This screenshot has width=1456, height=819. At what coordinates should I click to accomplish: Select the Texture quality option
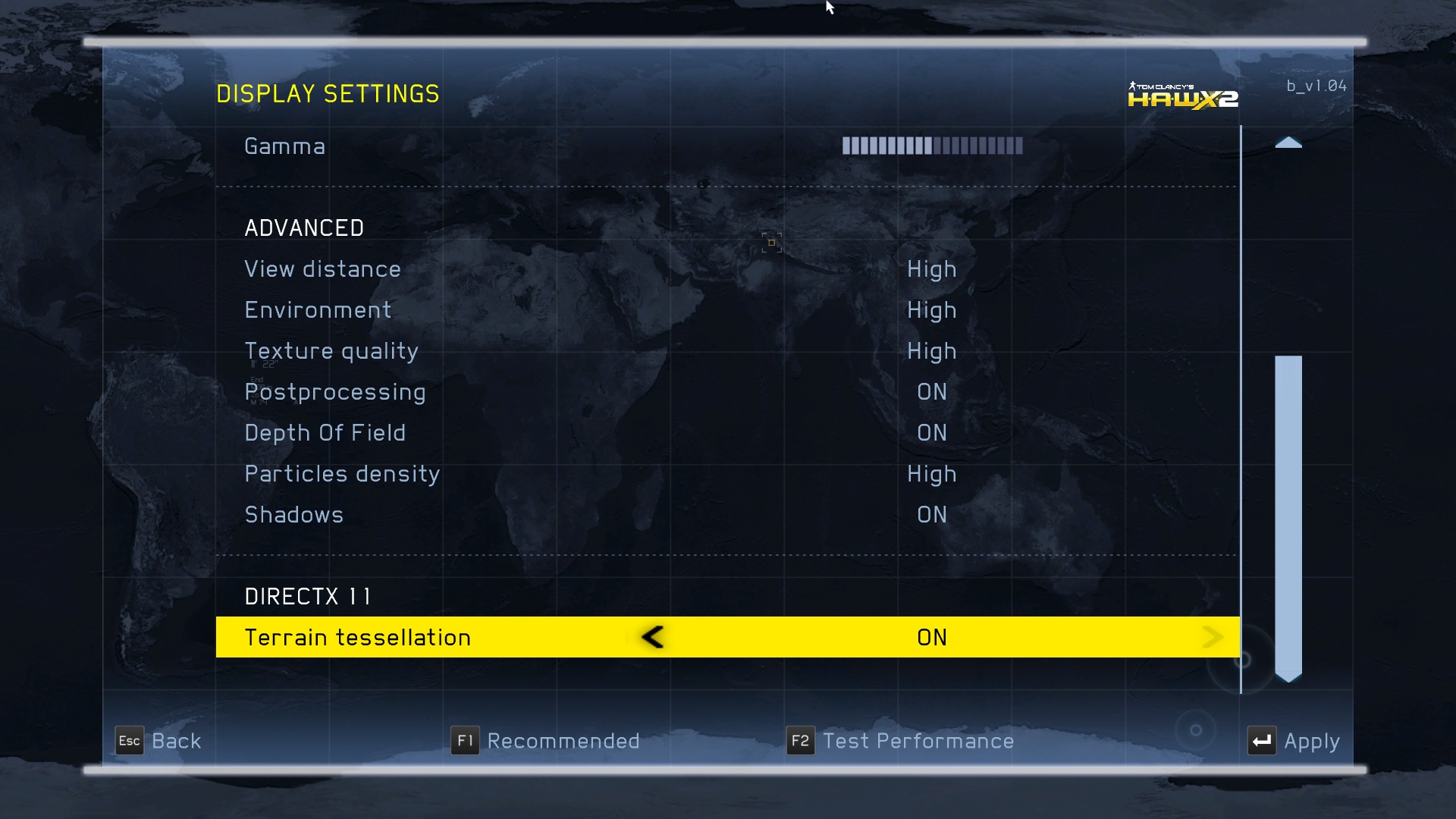pos(331,351)
